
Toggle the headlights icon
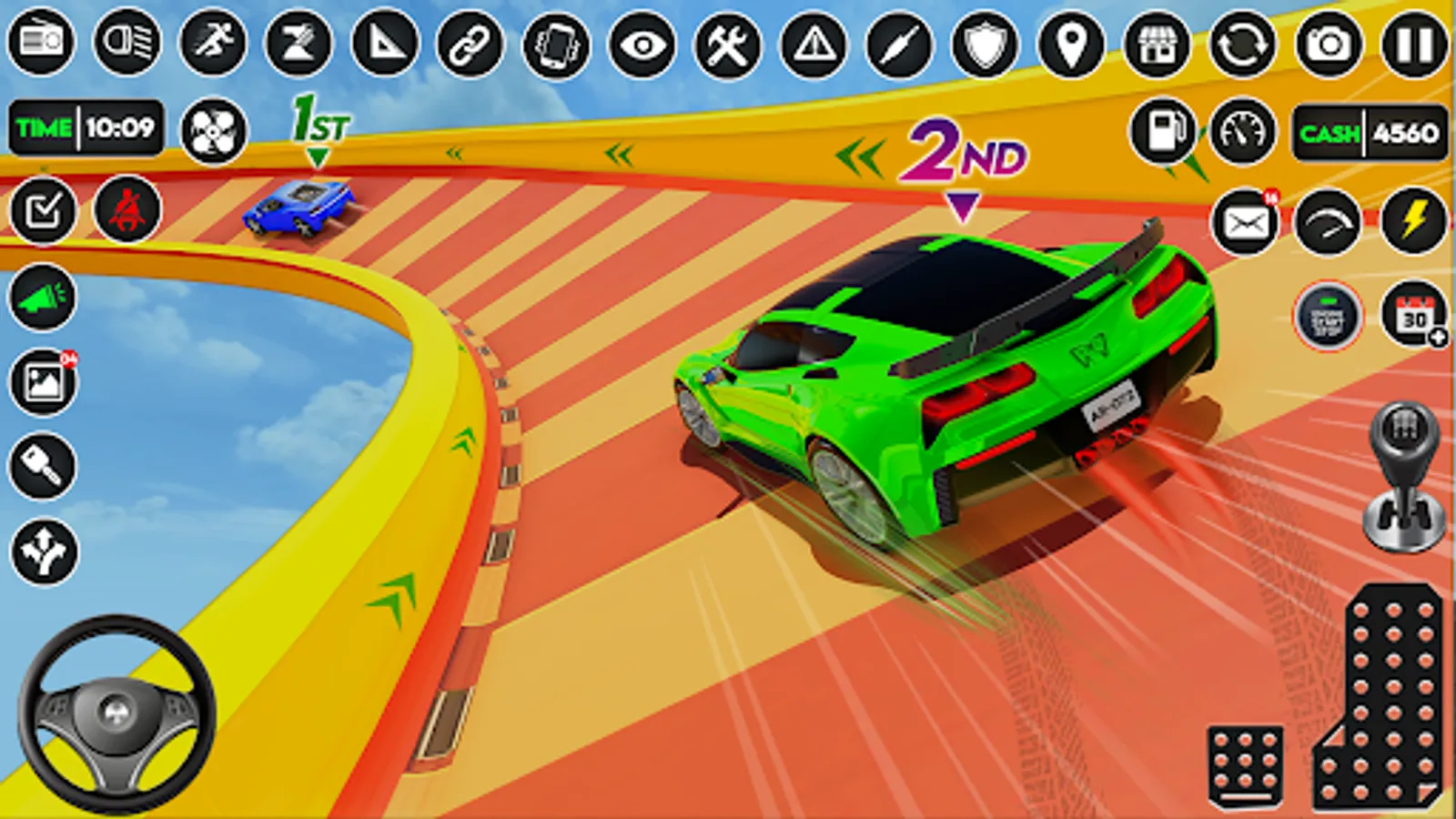(126, 42)
